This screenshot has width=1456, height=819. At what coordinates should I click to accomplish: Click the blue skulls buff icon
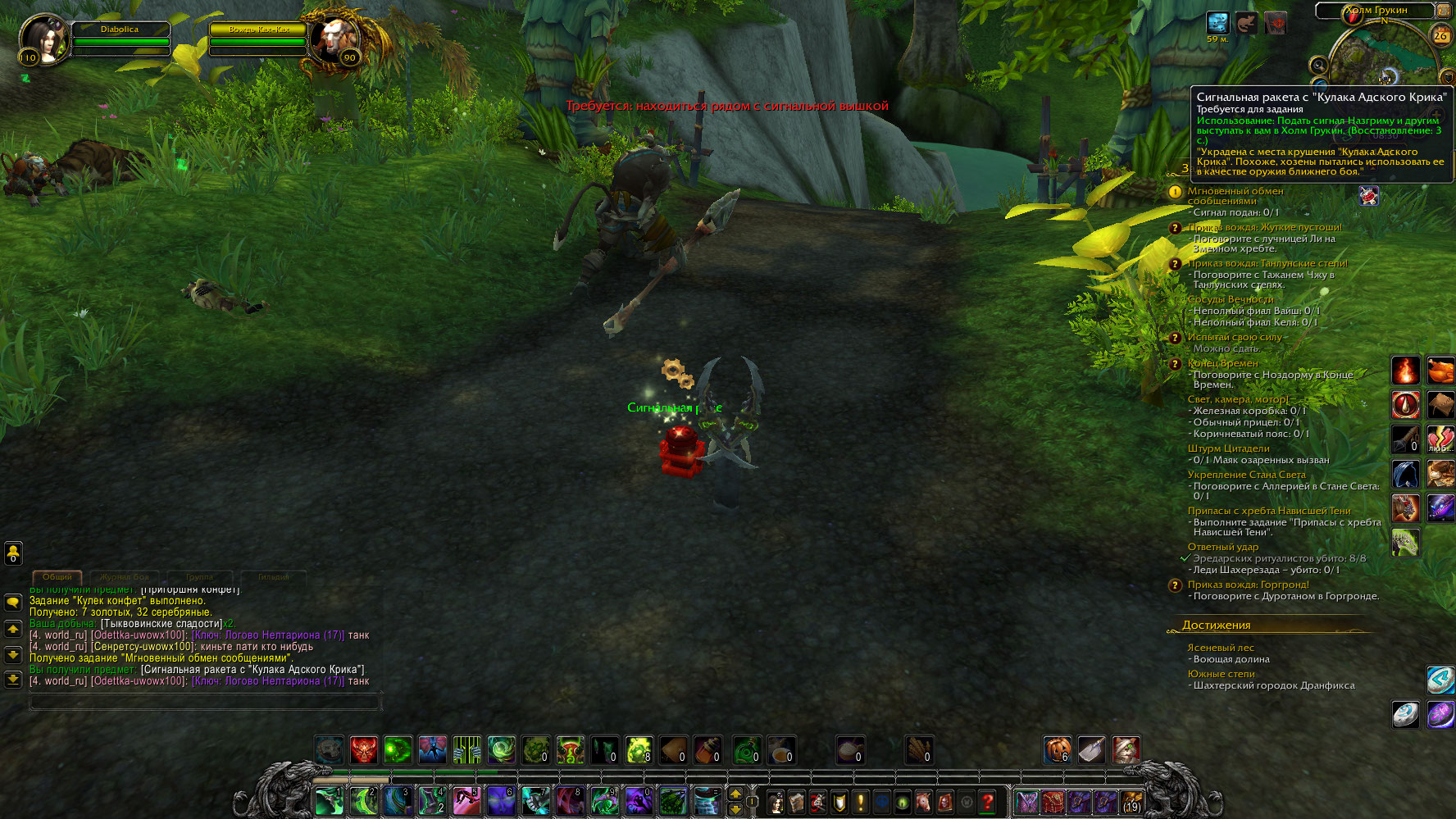tap(1217, 23)
